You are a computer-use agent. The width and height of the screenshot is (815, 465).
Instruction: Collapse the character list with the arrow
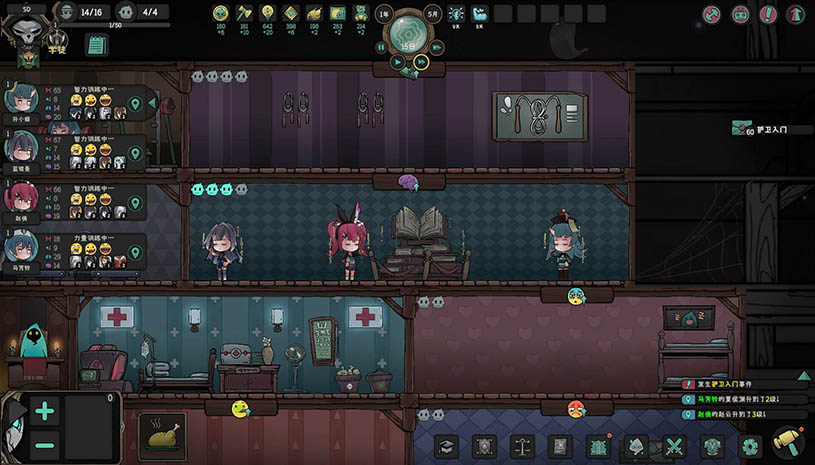tap(152, 101)
